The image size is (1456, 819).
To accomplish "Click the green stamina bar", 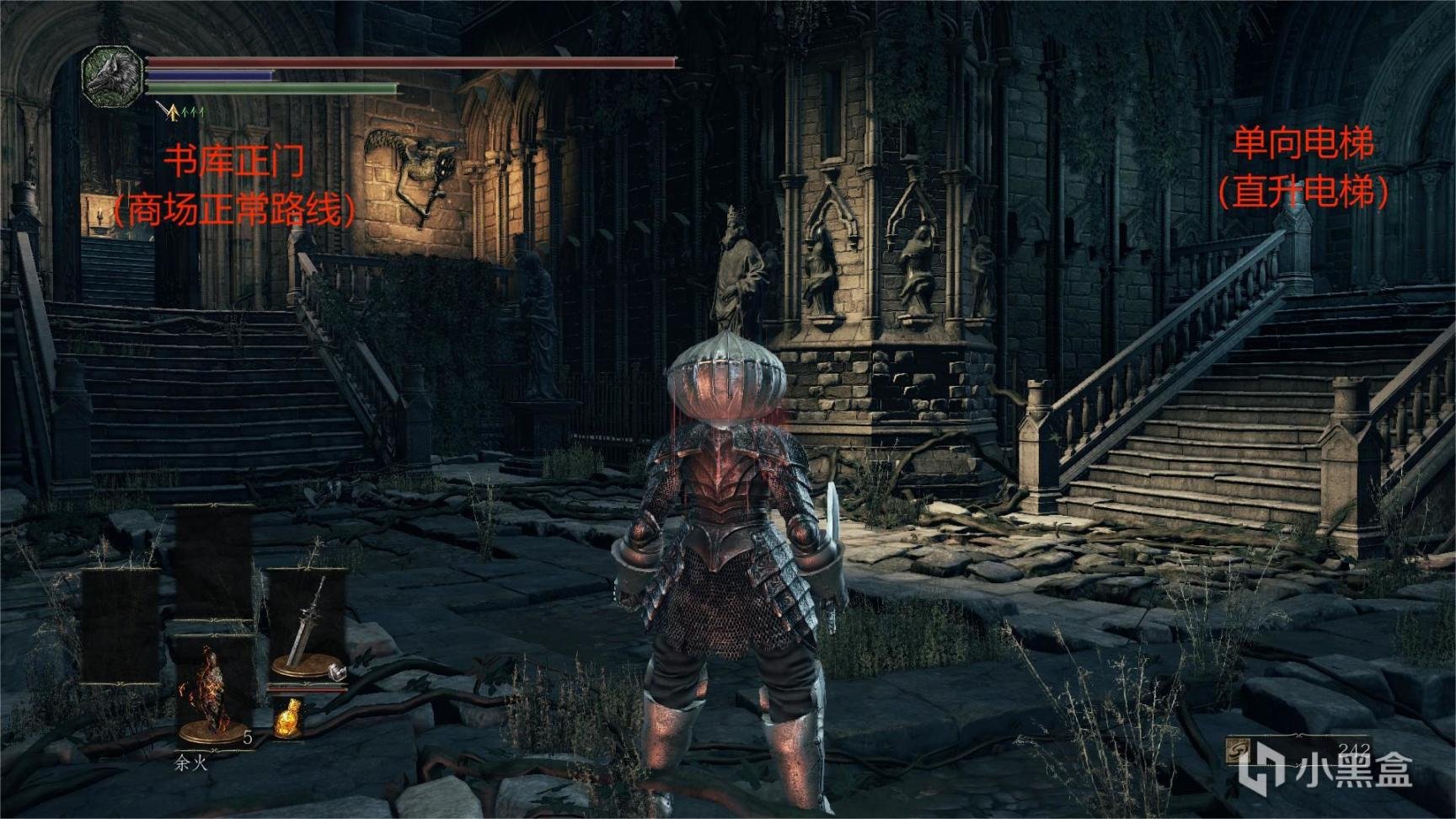I will pos(270,88).
